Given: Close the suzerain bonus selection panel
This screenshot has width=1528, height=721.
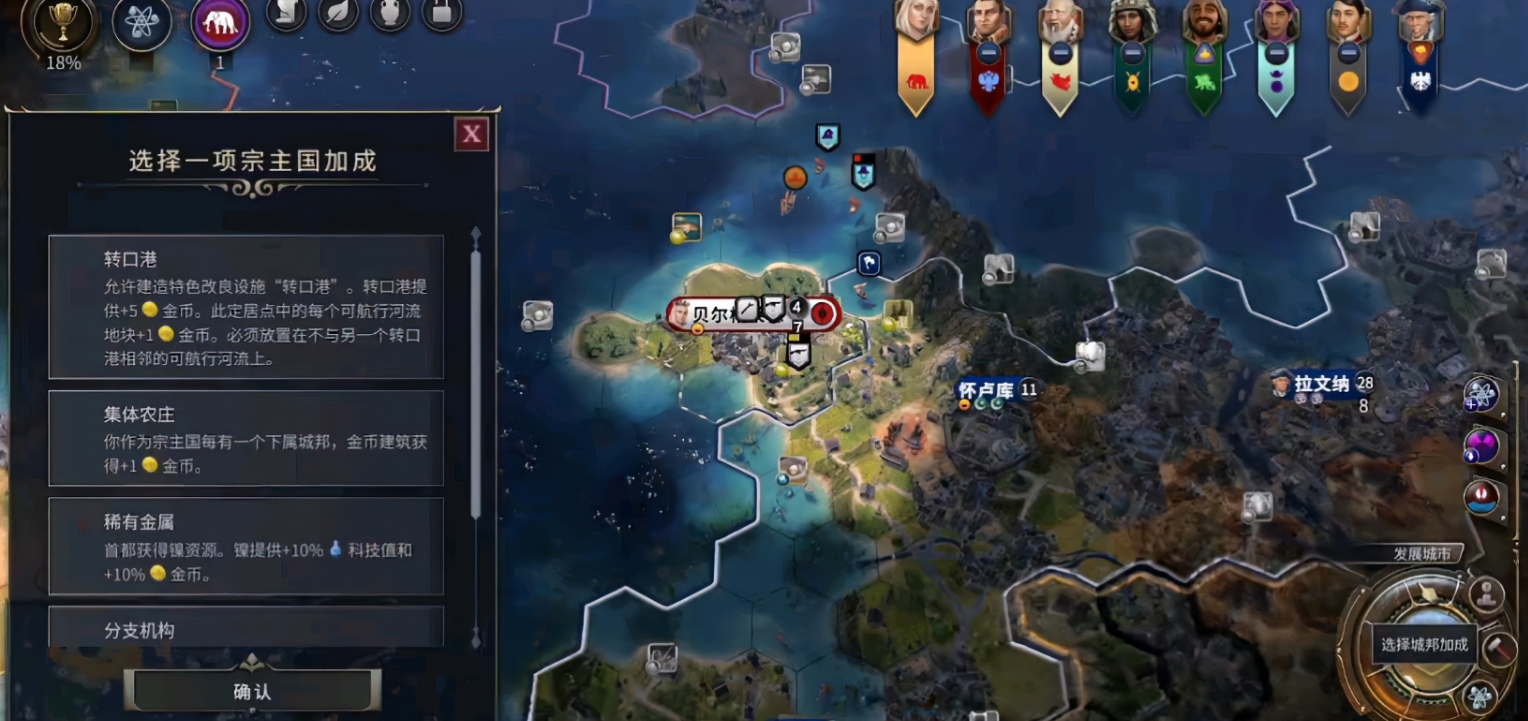Looking at the screenshot, I should click(472, 134).
